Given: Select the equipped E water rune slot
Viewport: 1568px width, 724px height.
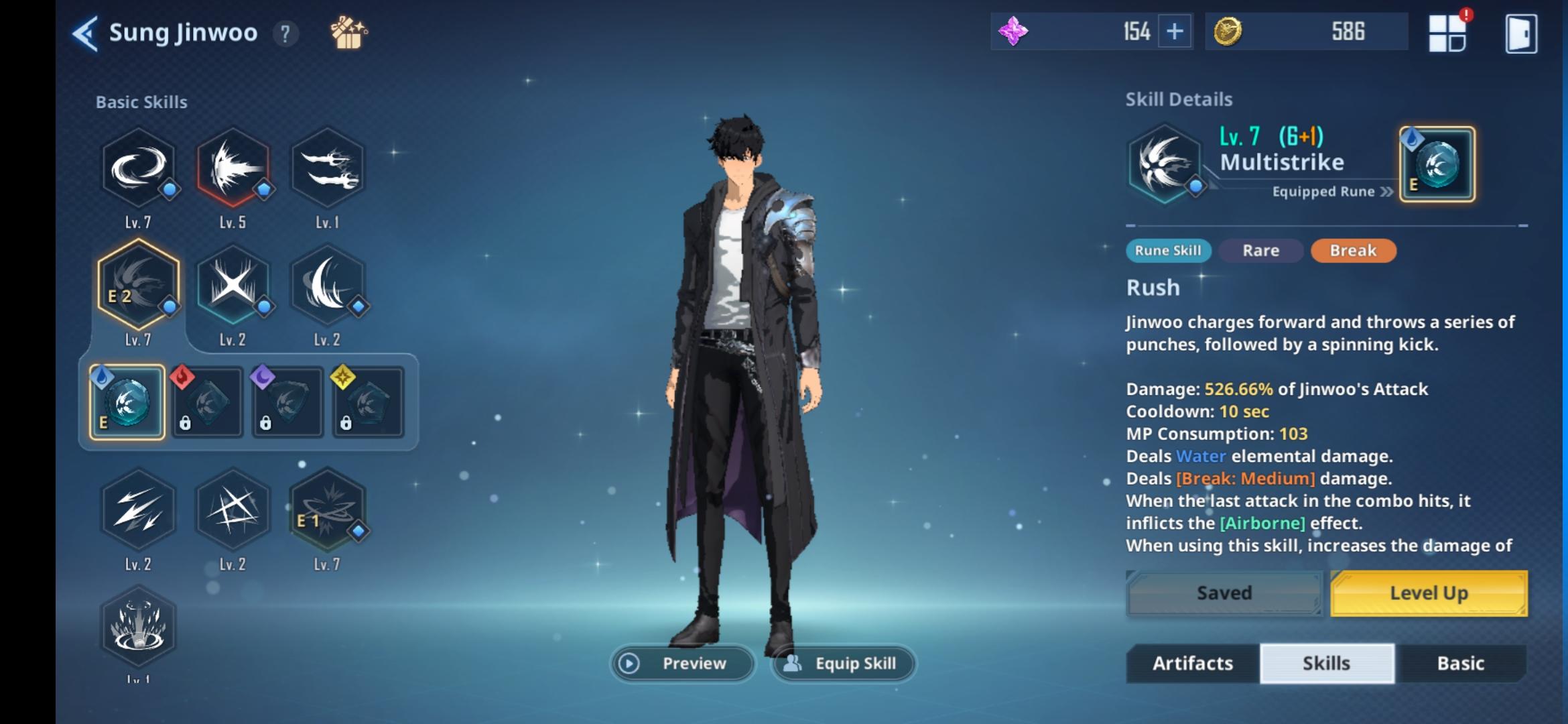Looking at the screenshot, I should pyautogui.click(x=127, y=402).
